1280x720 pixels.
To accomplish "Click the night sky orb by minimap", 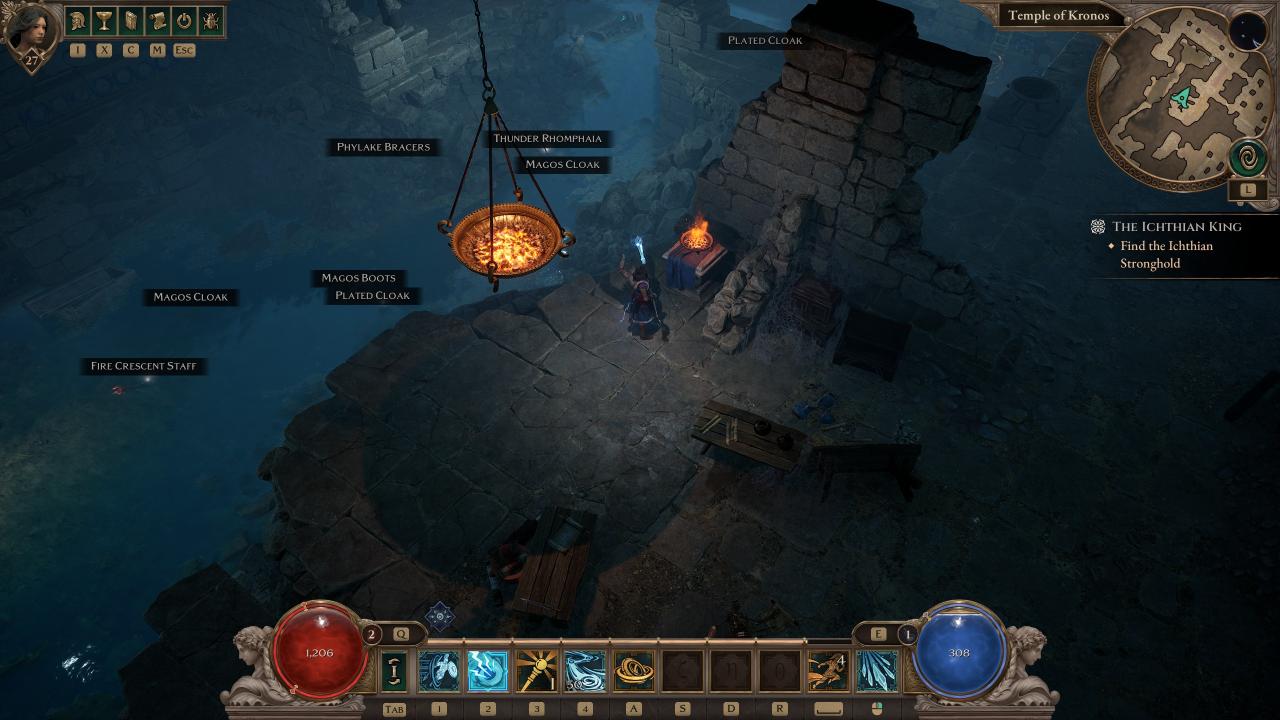I will point(1246,32).
